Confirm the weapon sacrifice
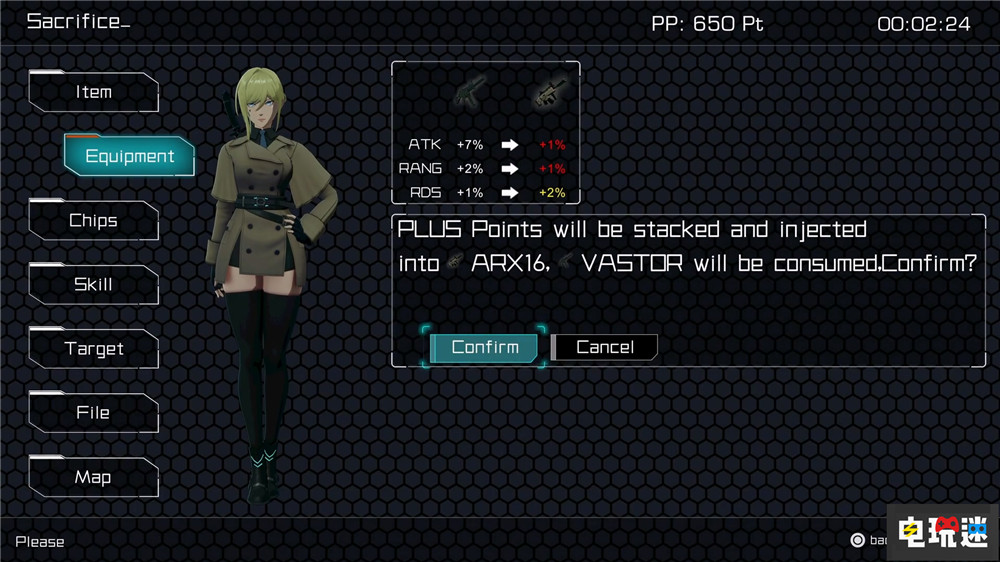Viewport: 1000px width, 562px height. pyautogui.click(x=485, y=347)
